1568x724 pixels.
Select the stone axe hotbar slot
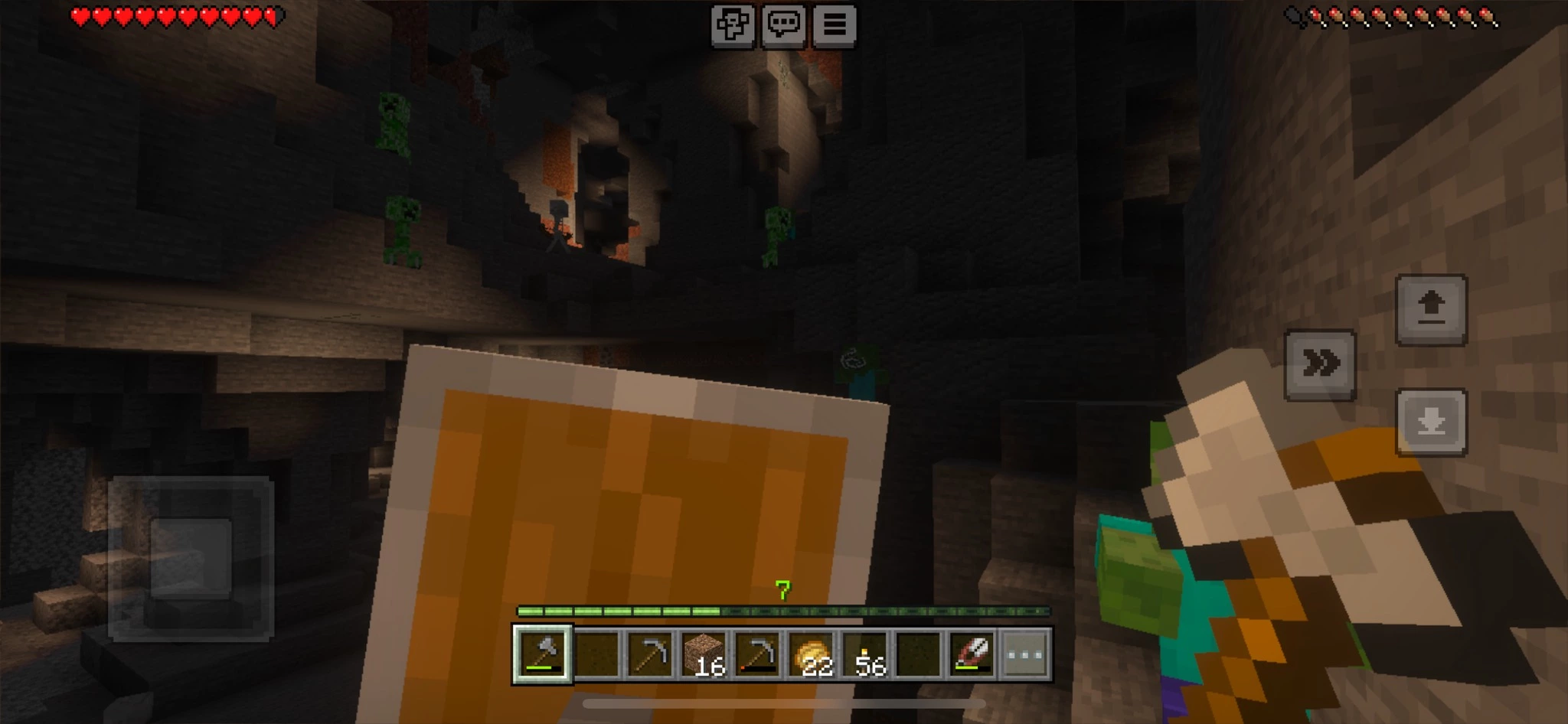point(543,654)
